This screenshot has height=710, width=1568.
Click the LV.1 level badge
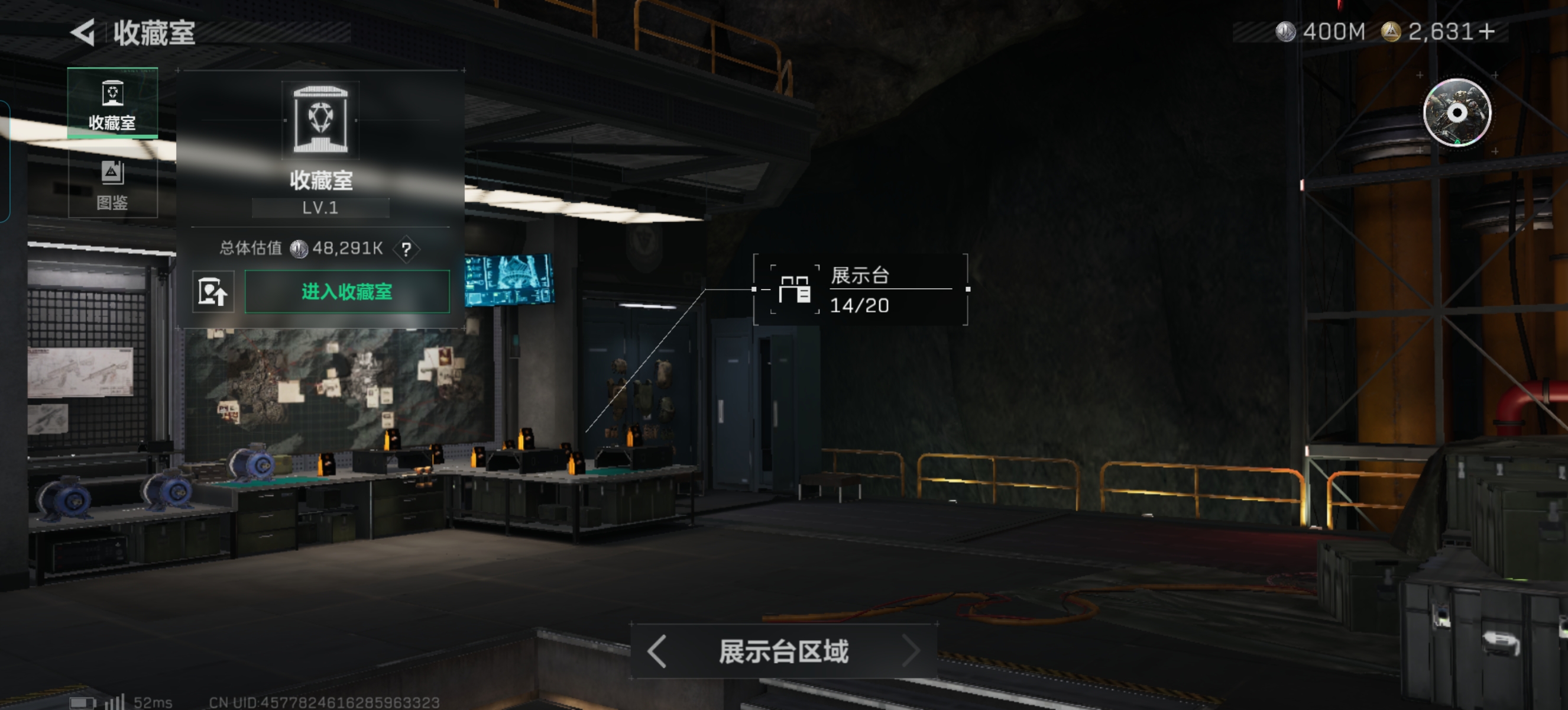320,208
